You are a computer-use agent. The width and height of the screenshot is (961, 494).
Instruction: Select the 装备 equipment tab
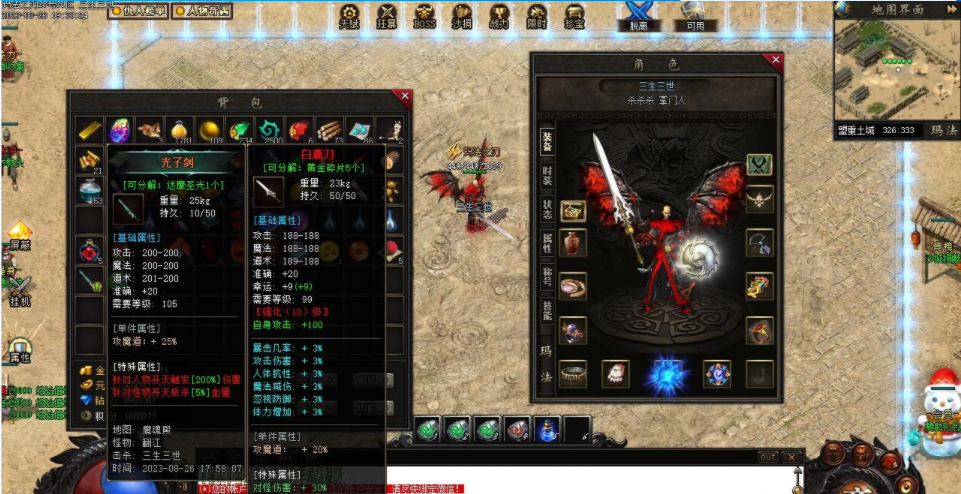(547, 144)
